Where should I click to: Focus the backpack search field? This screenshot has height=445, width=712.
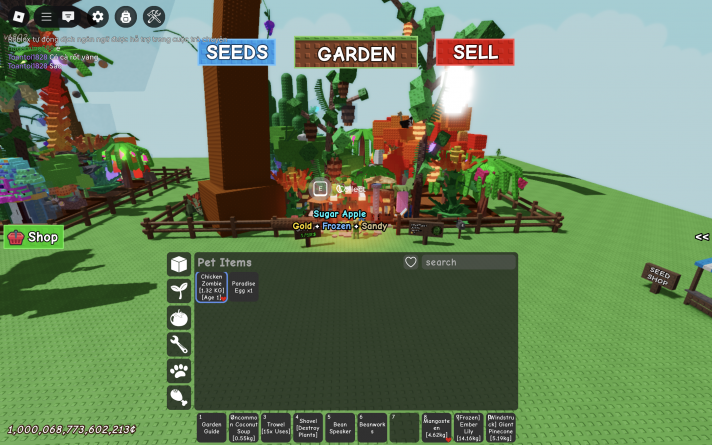(469, 262)
